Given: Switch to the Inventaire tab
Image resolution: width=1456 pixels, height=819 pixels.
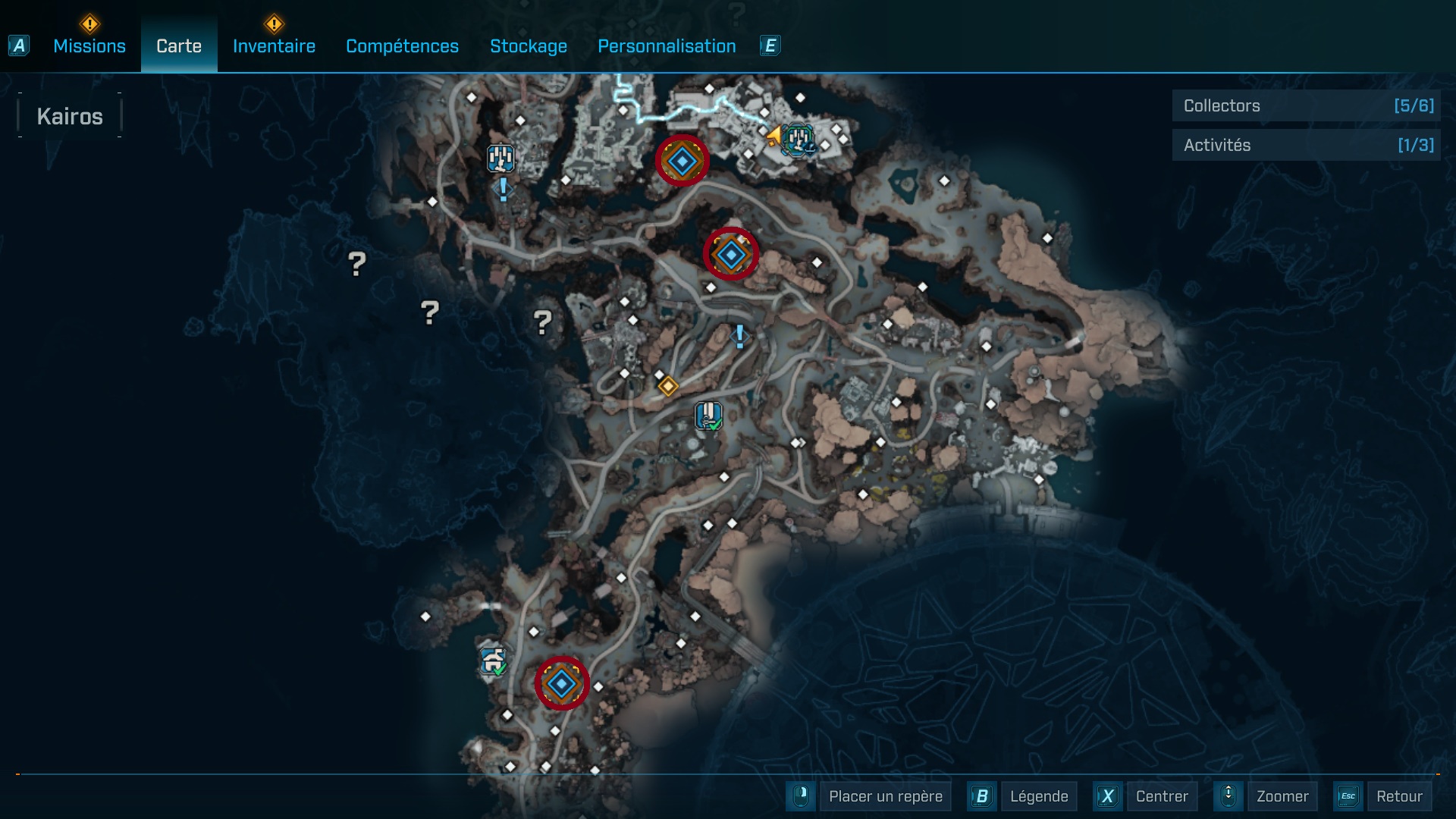Looking at the screenshot, I should pyautogui.click(x=274, y=45).
